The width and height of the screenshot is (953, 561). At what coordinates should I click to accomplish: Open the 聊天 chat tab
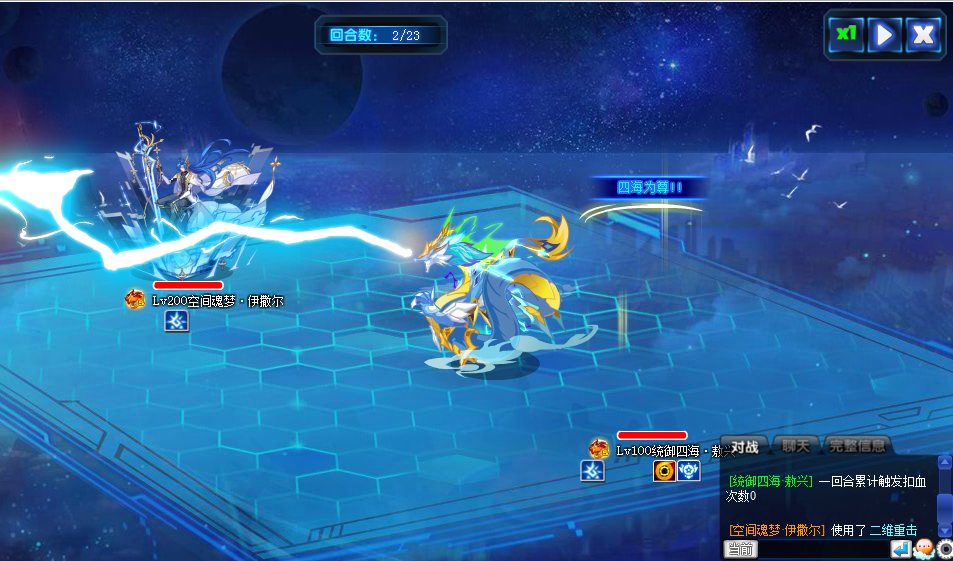(797, 446)
